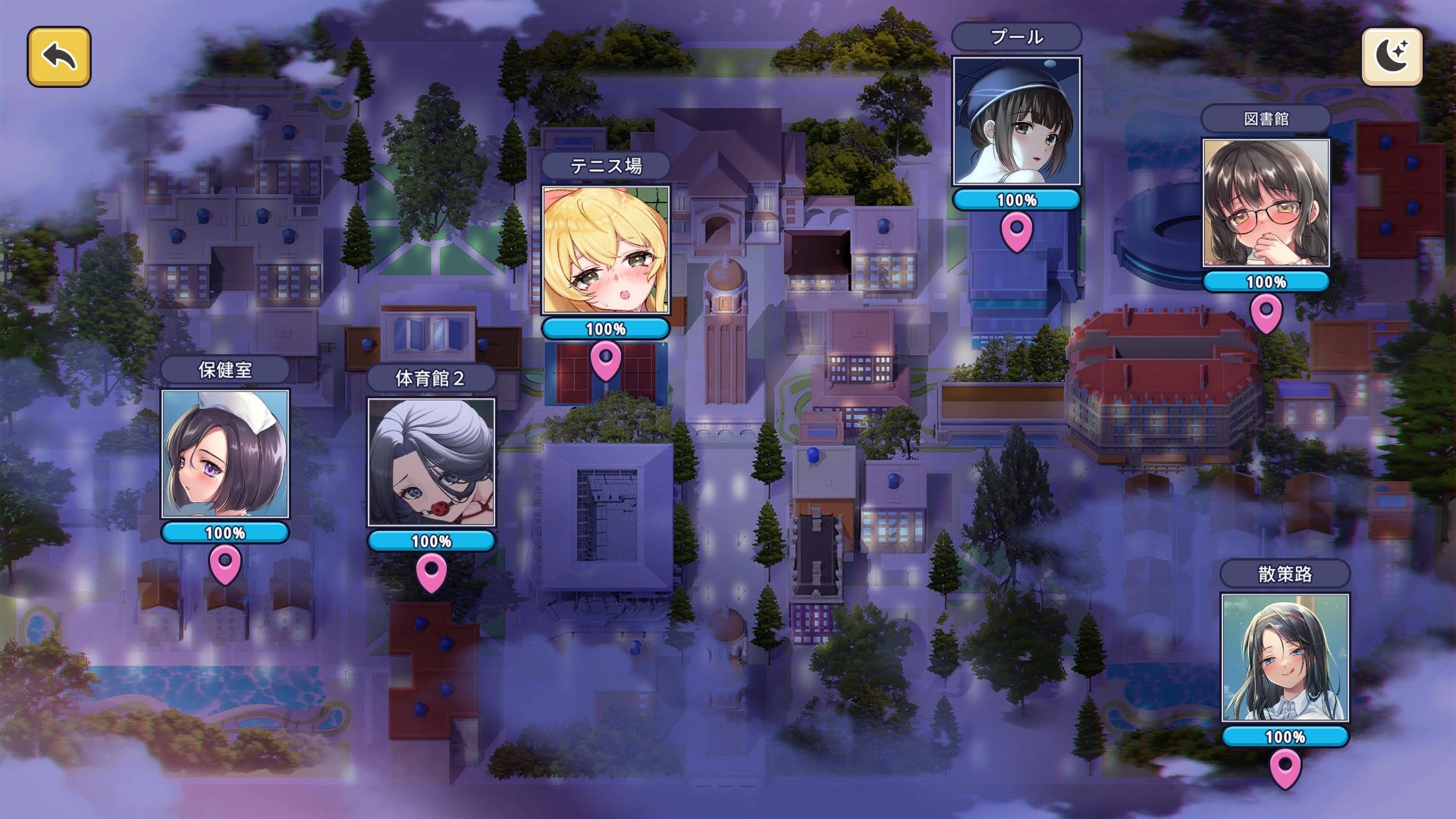Pick the 体育館２ location portrait
This screenshot has width=1456, height=819.
point(431,462)
